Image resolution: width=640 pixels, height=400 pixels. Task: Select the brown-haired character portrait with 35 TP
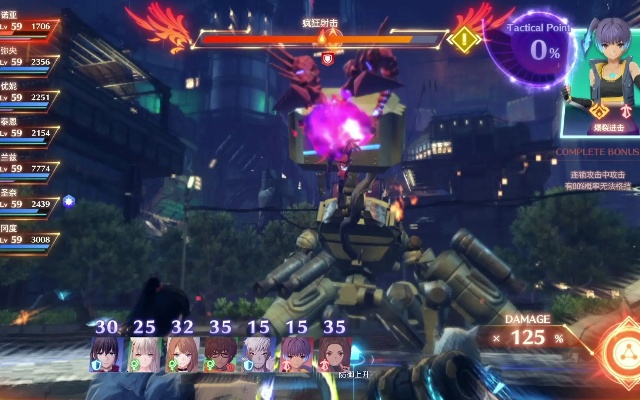pos(334,354)
